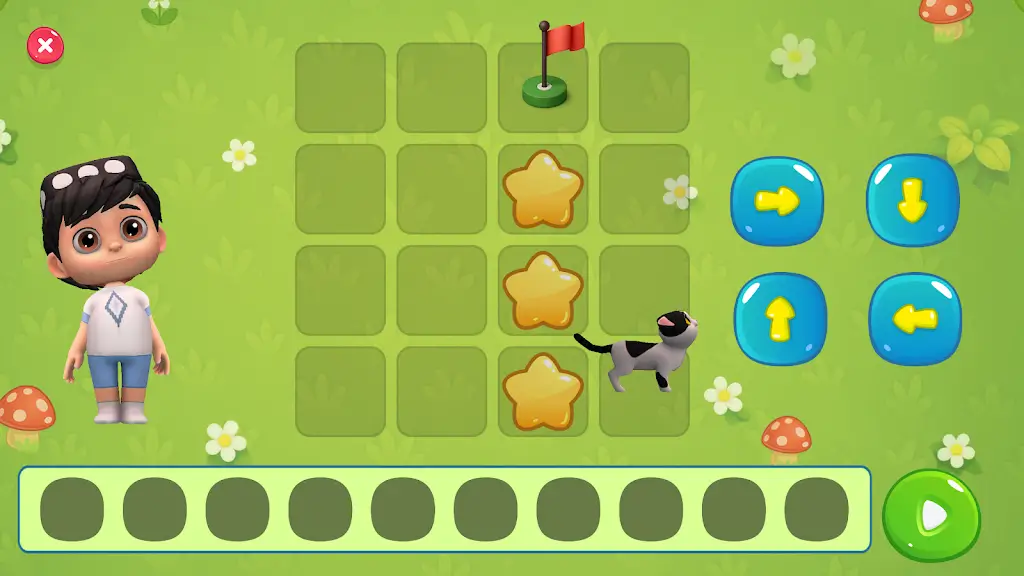Viewport: 1024px width, 576px height.
Task: Close the level with the red X
Action: pyautogui.click(x=45, y=46)
